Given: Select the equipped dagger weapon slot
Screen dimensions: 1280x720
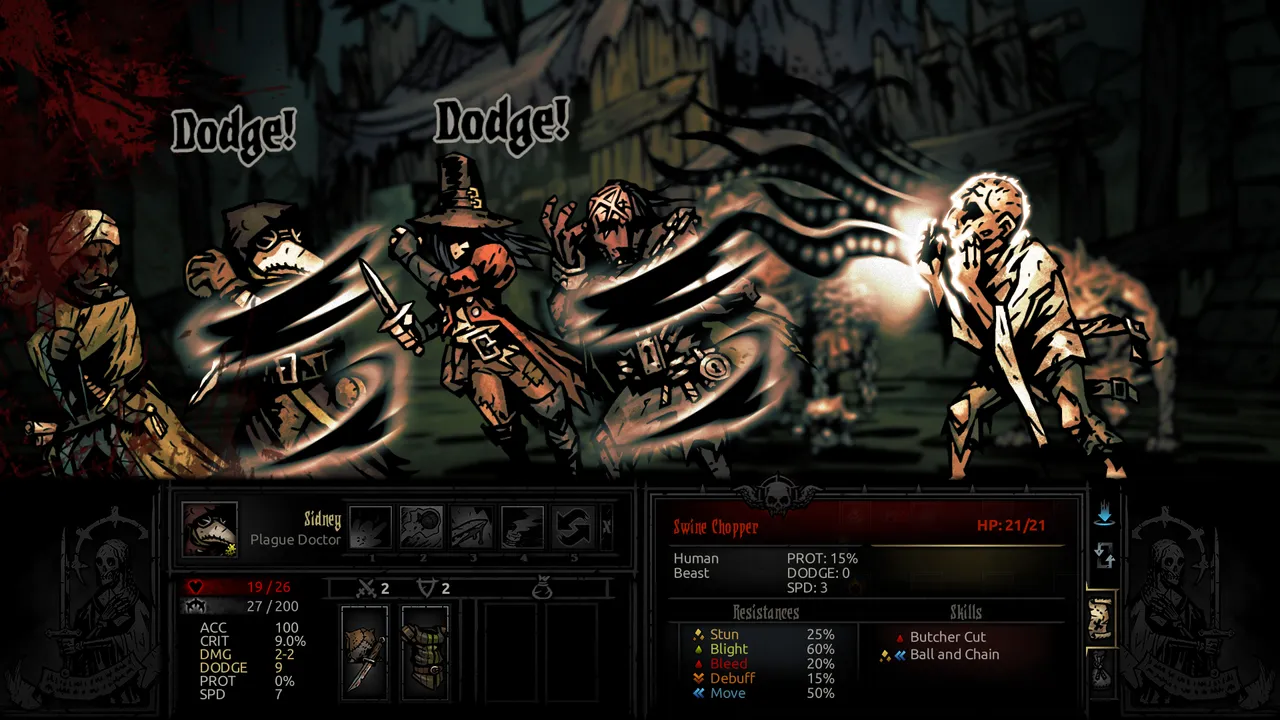Looking at the screenshot, I should 365,652.
